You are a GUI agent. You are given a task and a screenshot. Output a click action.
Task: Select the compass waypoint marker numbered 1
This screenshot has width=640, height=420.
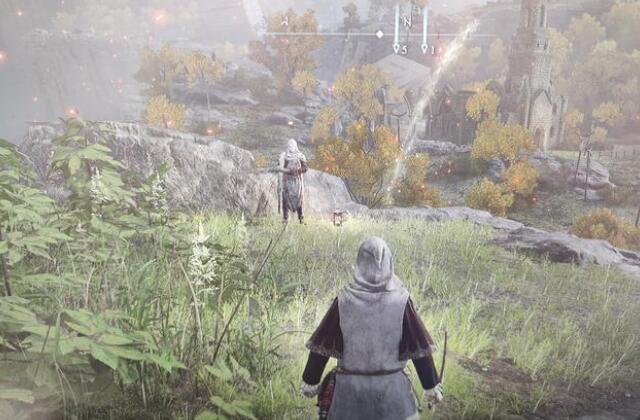click(425, 47)
